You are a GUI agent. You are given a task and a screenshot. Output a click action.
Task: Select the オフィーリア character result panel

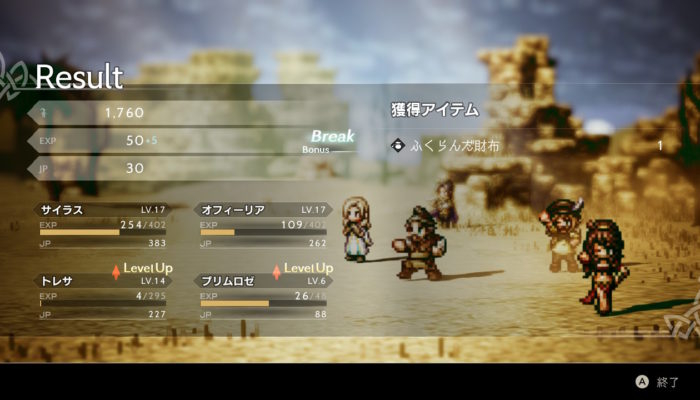262,226
